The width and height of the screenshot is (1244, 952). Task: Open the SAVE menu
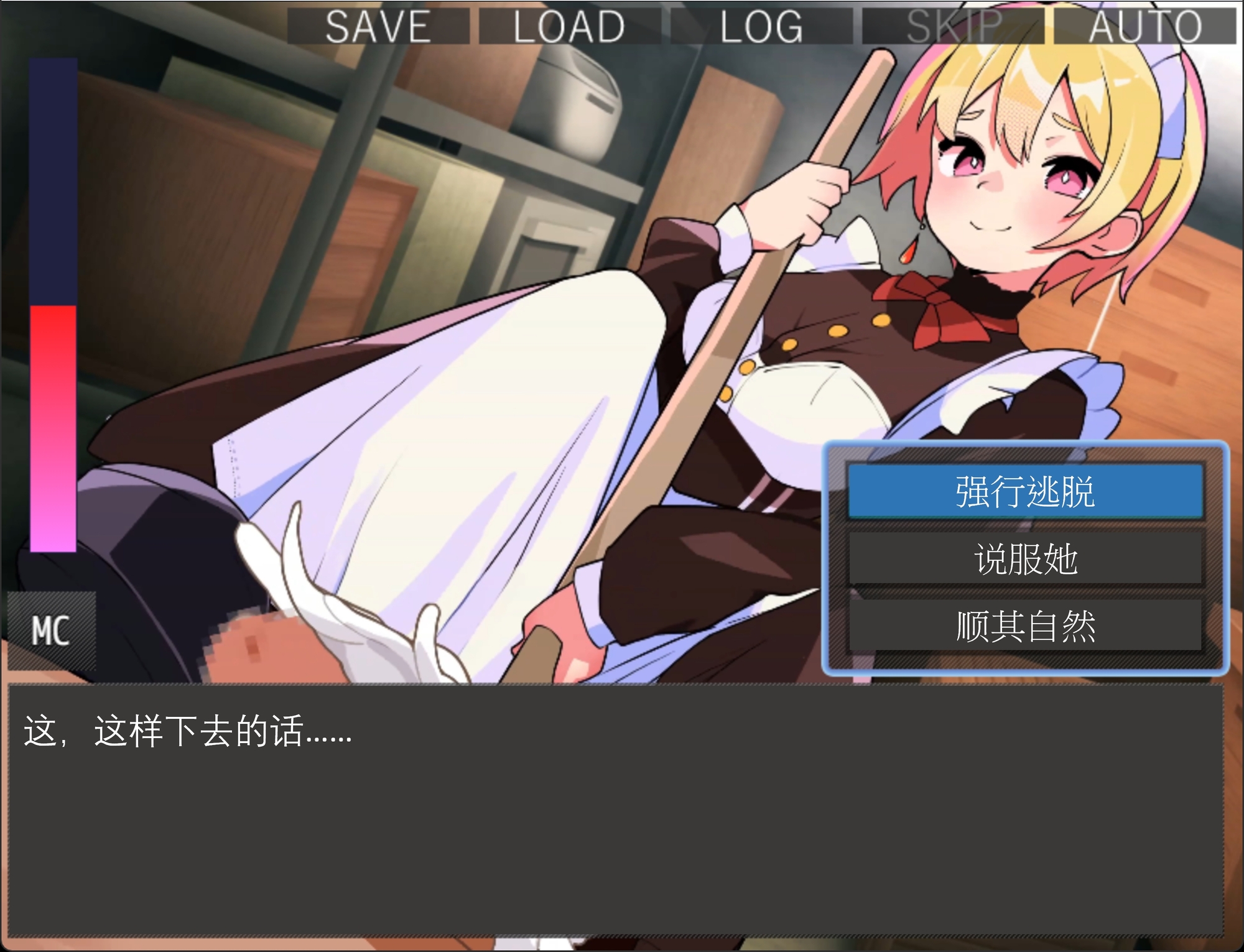point(378,25)
